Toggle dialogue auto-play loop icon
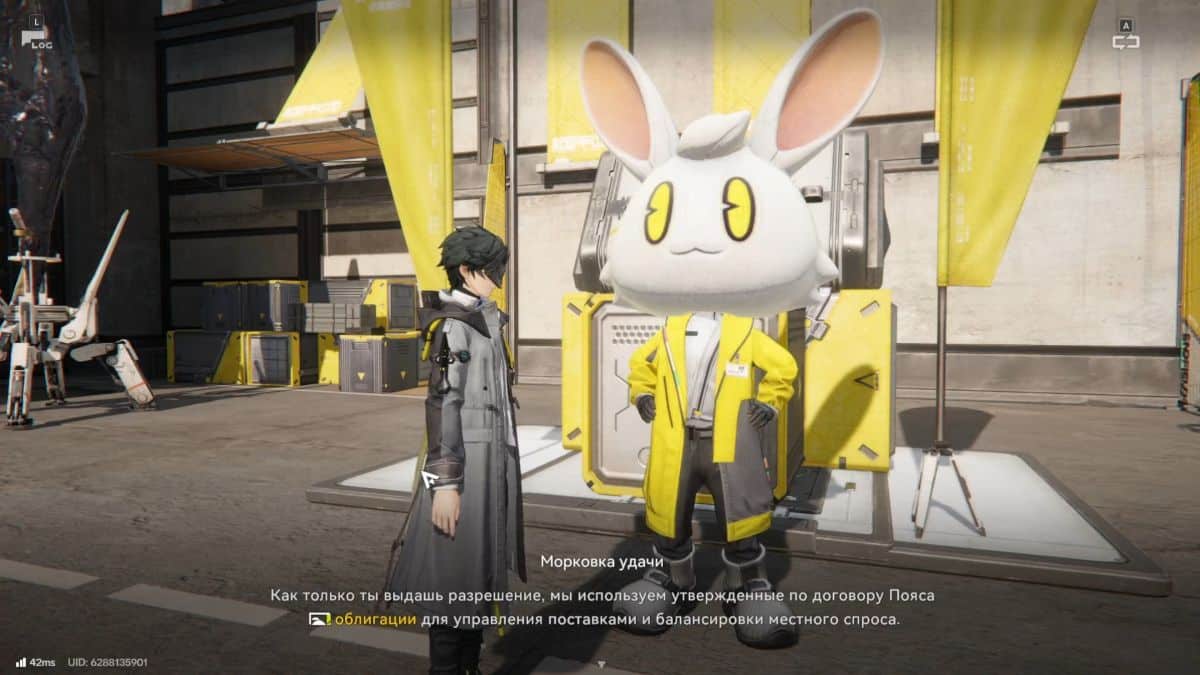This screenshot has width=1200, height=675. tap(1126, 41)
